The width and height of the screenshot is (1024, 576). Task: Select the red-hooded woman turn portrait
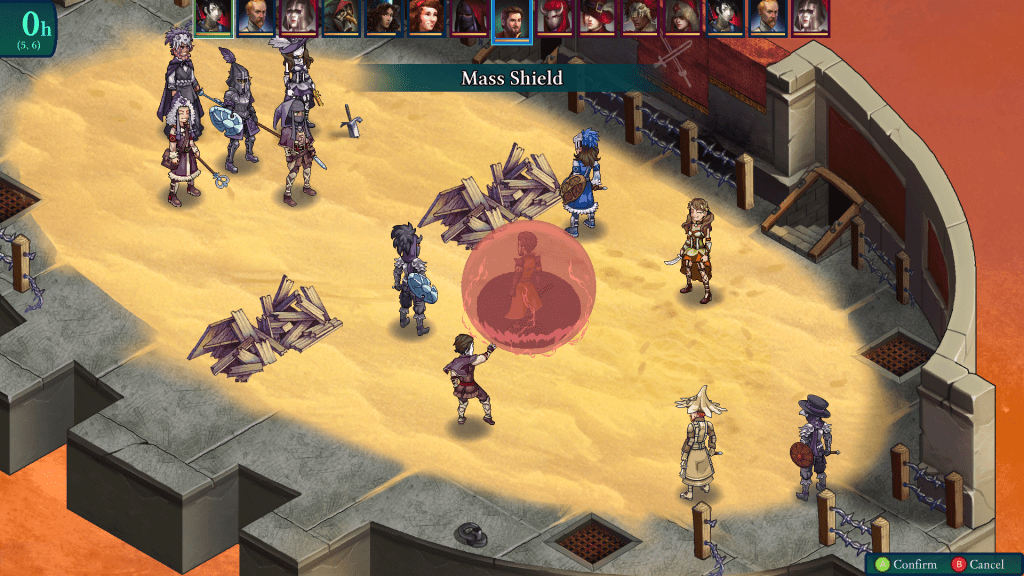[684, 18]
